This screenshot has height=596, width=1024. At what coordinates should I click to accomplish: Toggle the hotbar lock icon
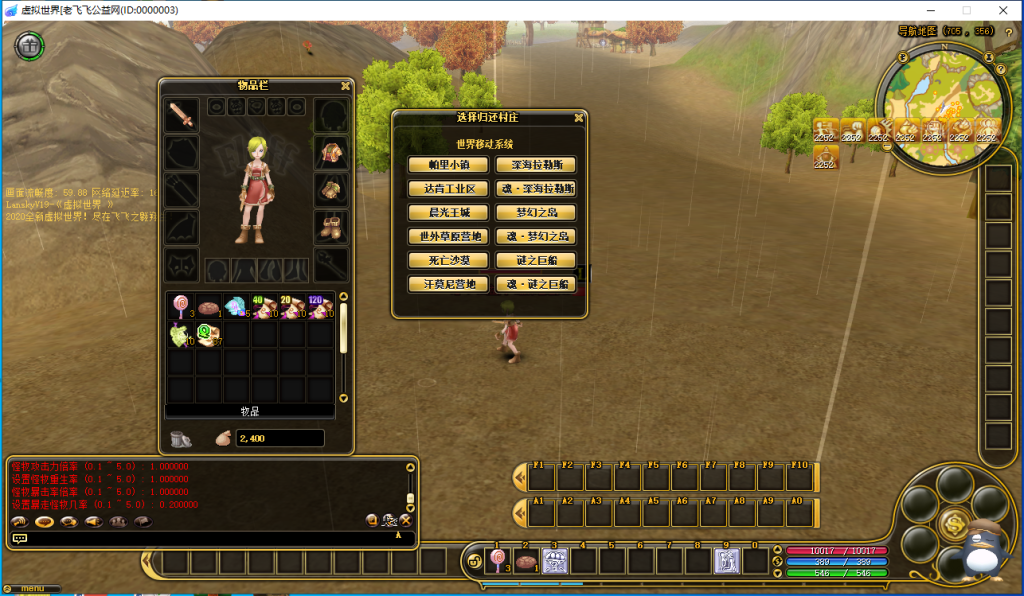(x=473, y=561)
